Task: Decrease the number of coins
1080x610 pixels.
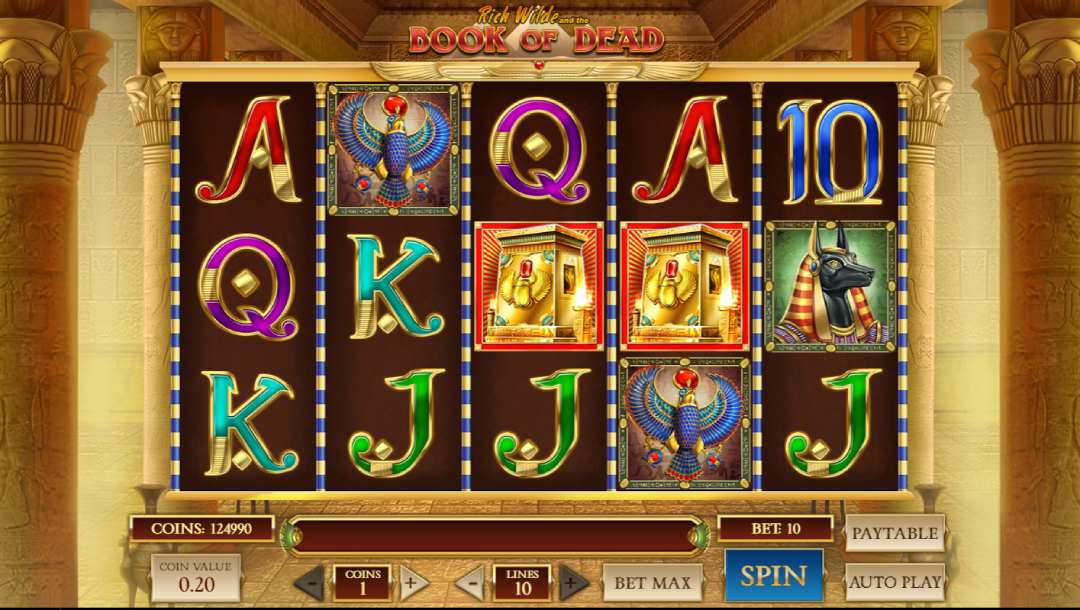Action: (310, 581)
